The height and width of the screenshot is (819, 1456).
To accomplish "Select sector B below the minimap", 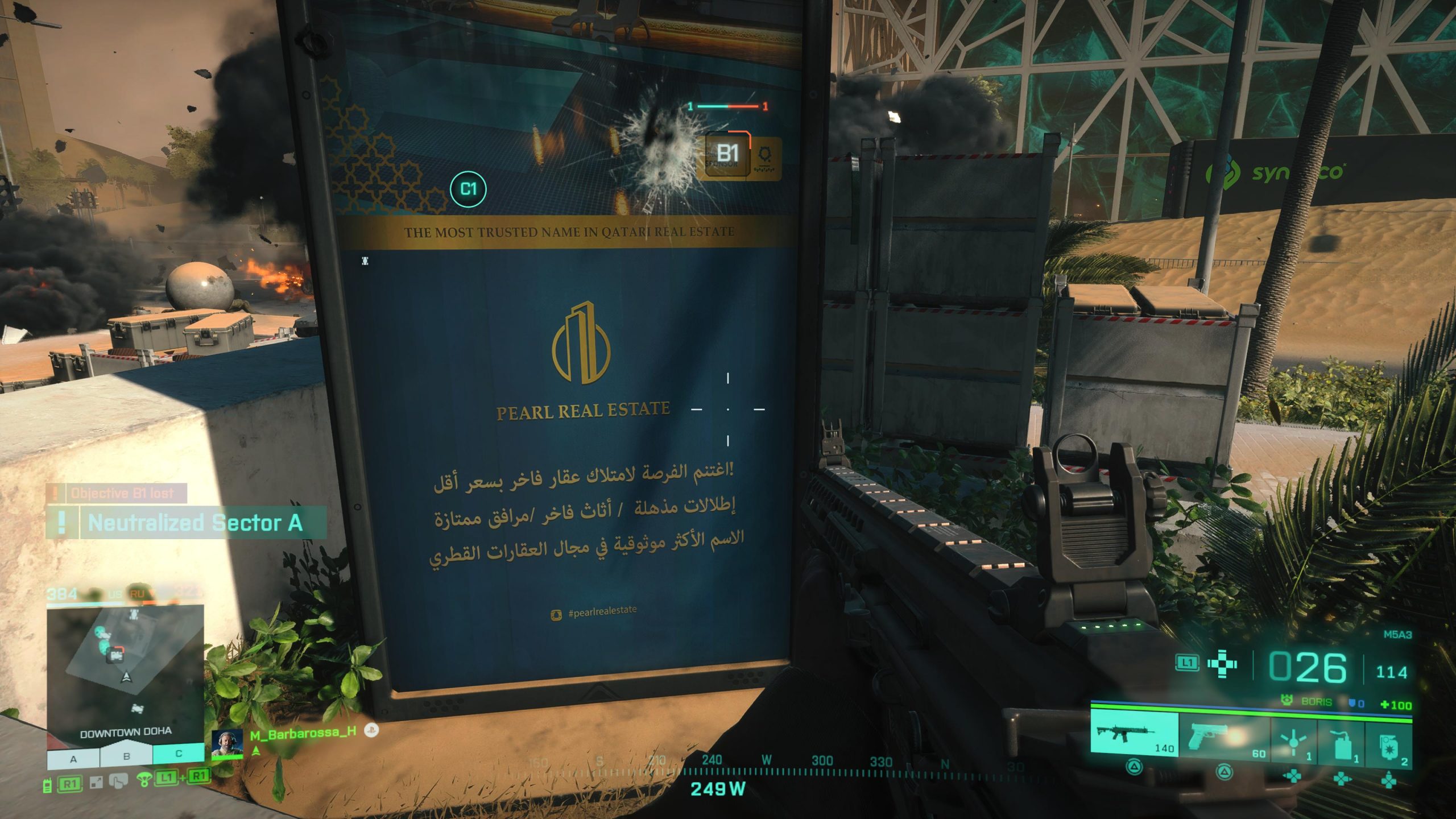I will 126,757.
